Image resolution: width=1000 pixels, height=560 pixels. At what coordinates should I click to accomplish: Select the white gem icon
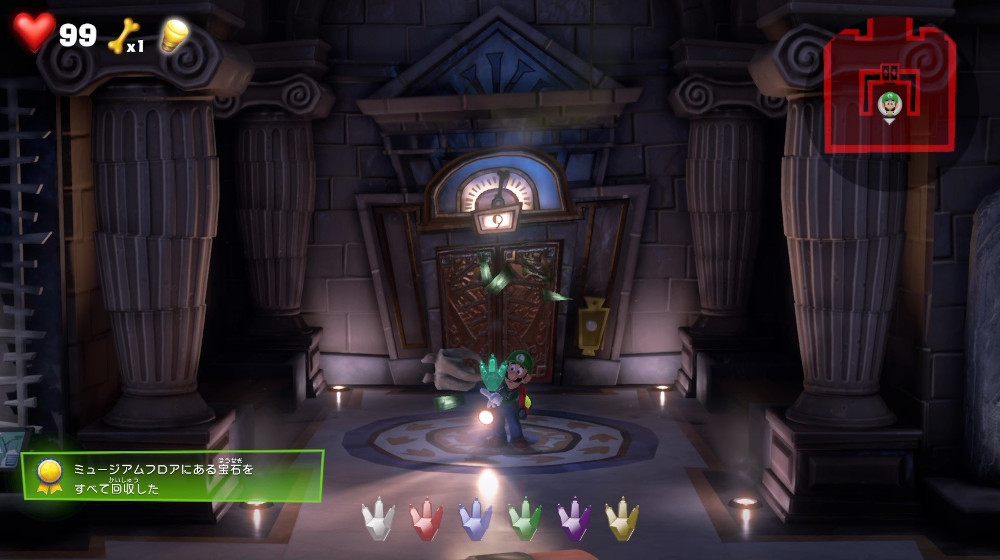click(378, 519)
